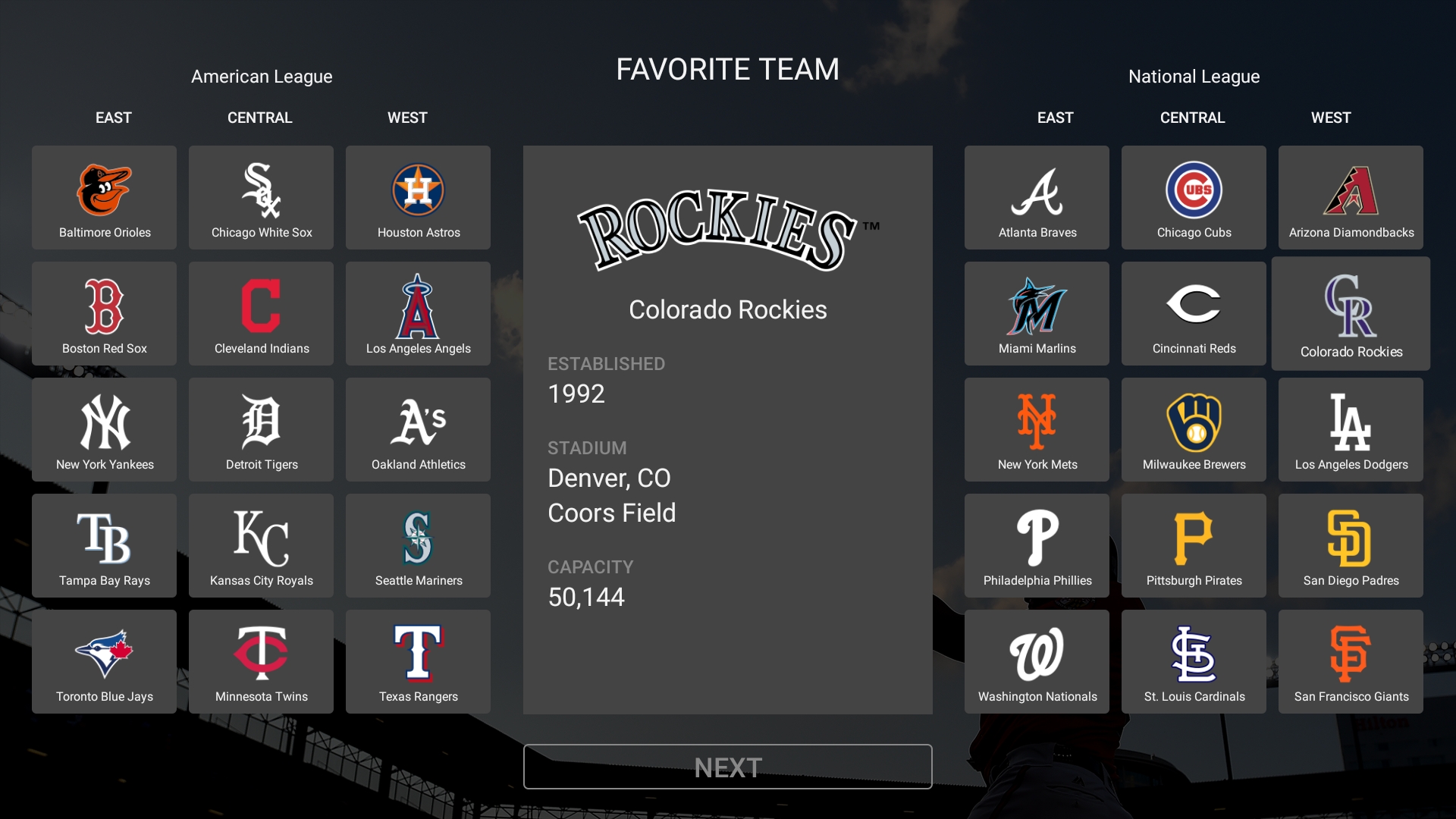Select the Los Angeles Dodgers logo
The width and height of the screenshot is (1456, 819).
[1351, 424]
